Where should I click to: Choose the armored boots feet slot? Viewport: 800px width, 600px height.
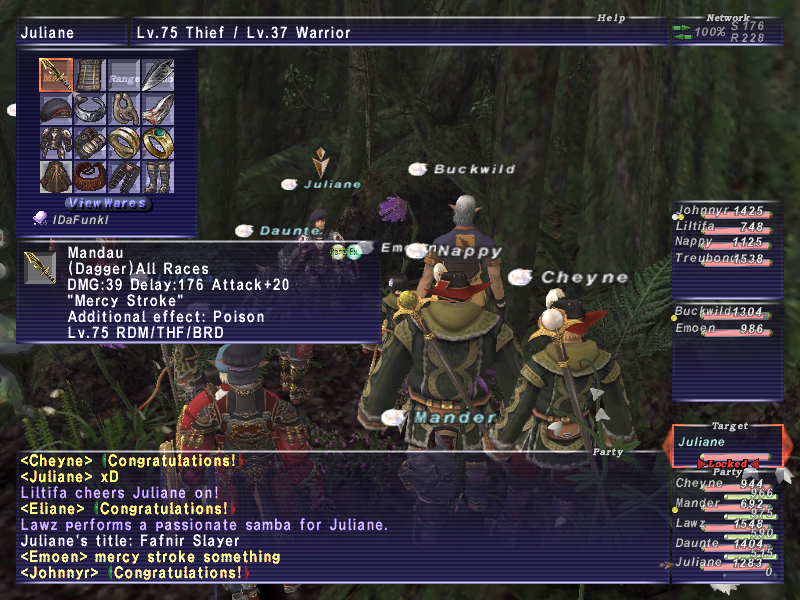[158, 177]
